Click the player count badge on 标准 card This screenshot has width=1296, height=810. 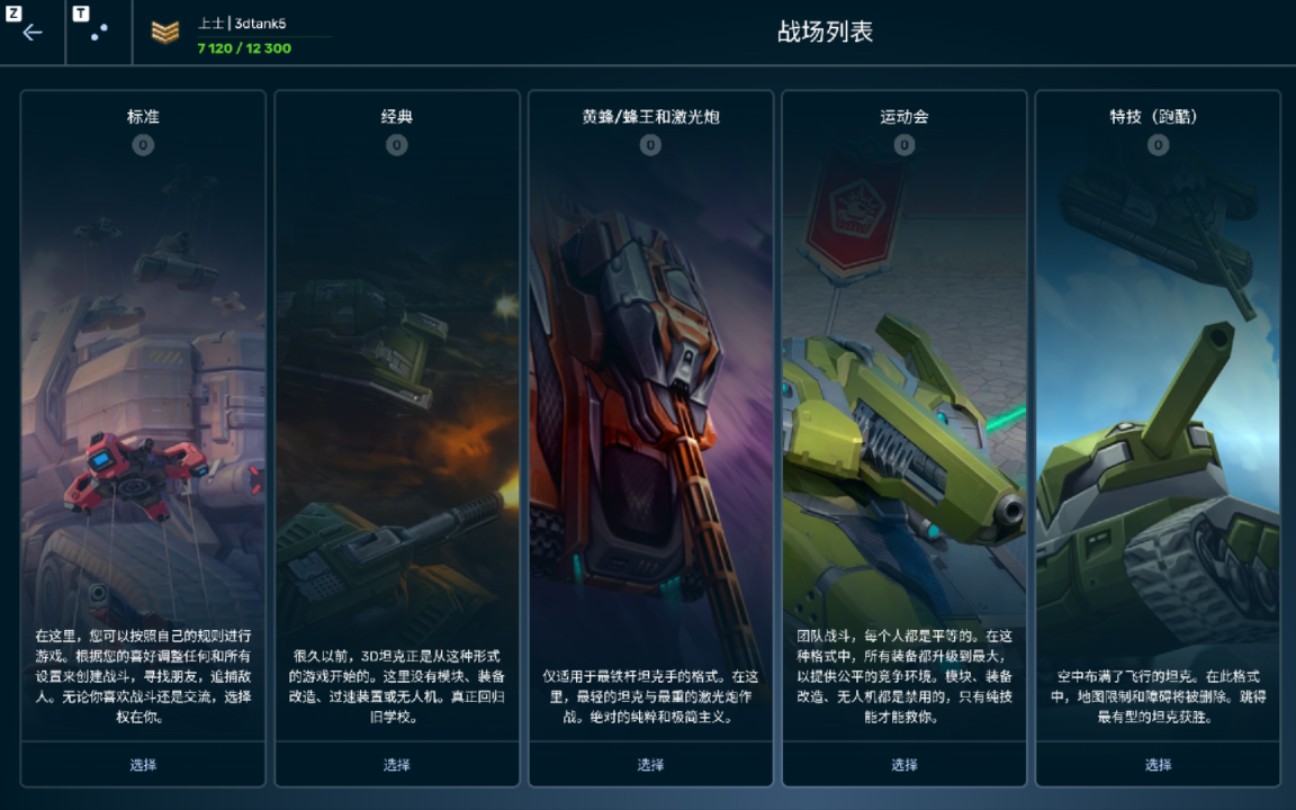[x=142, y=143]
